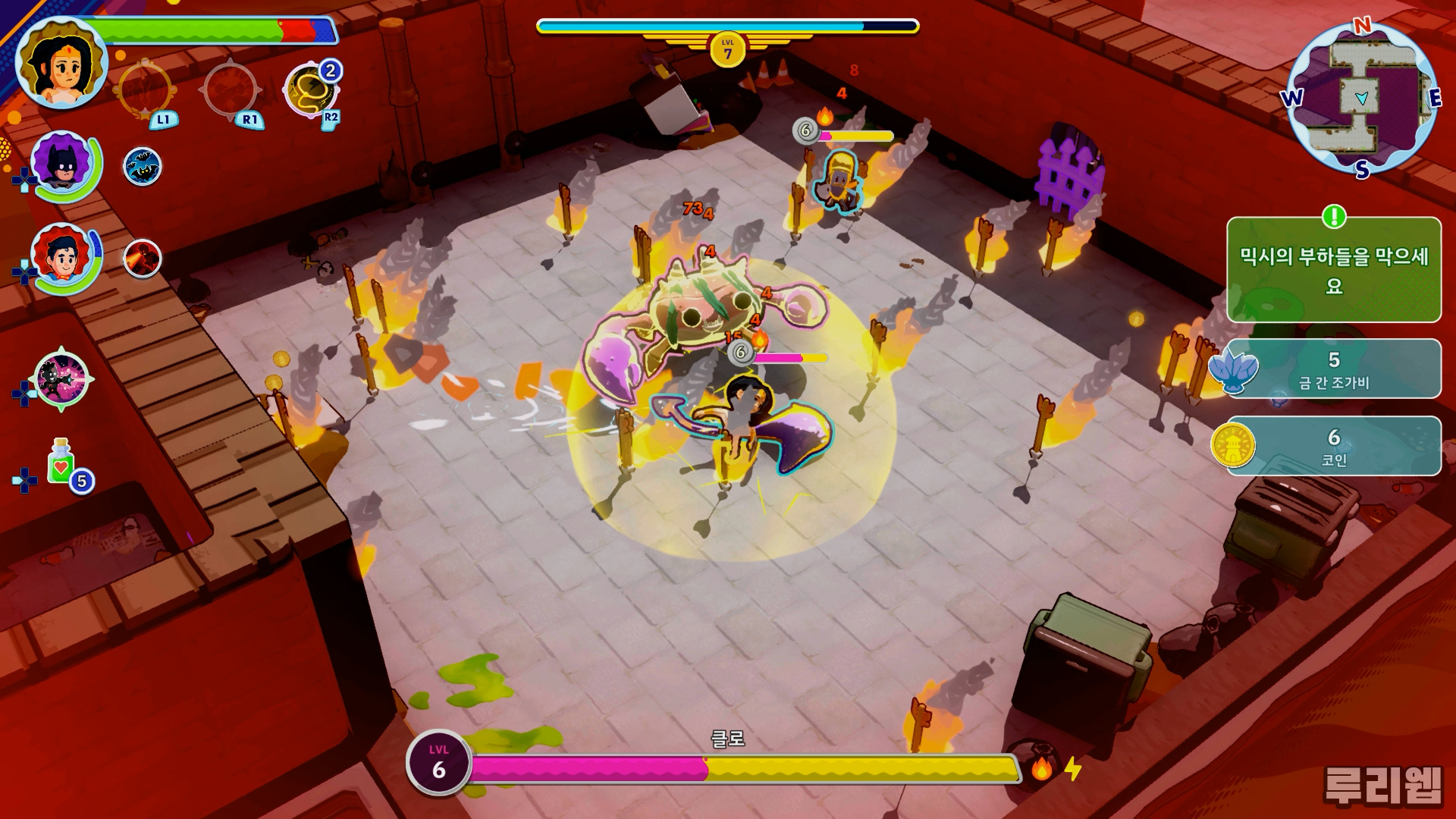
Task: Trigger Batman's bat-signal assist ability
Action: 142,167
